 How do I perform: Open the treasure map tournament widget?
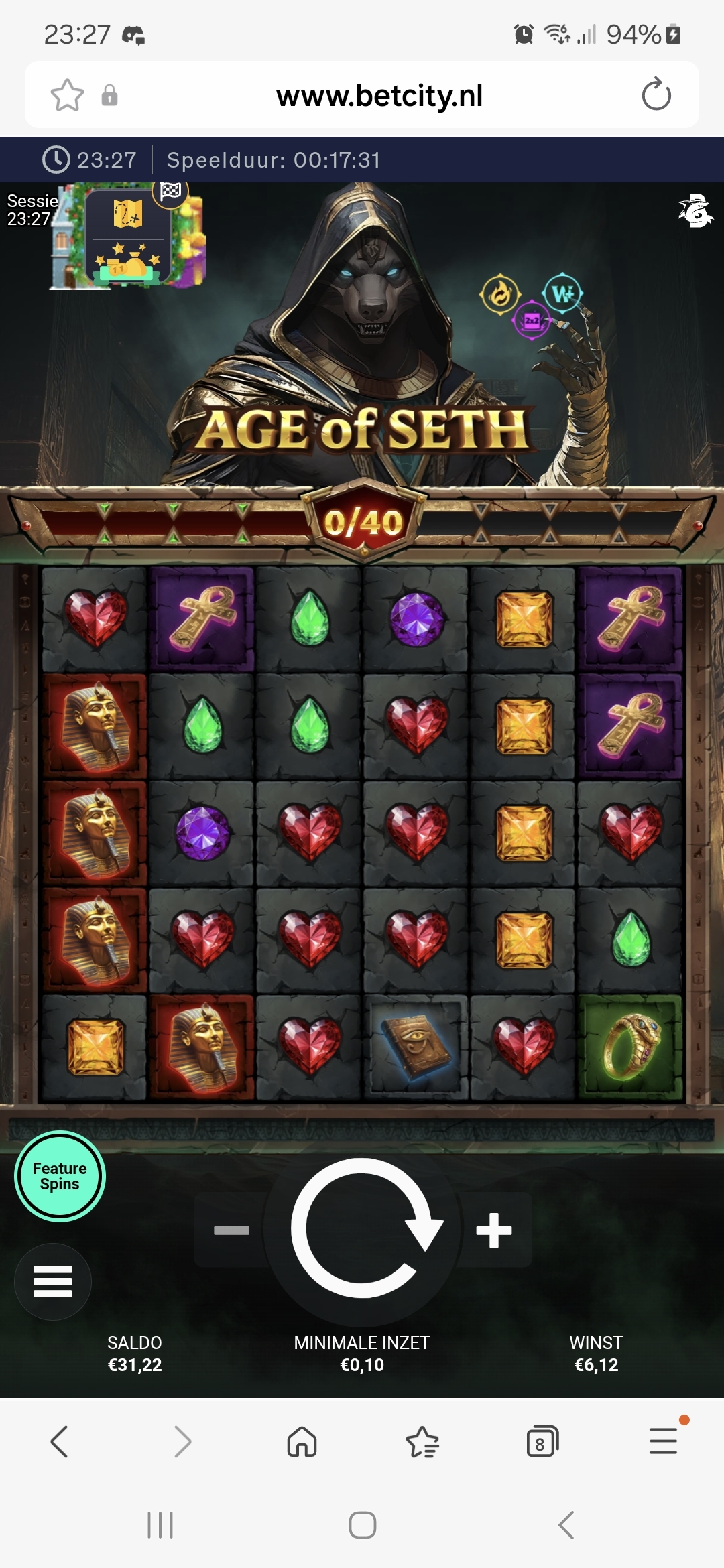(x=128, y=236)
